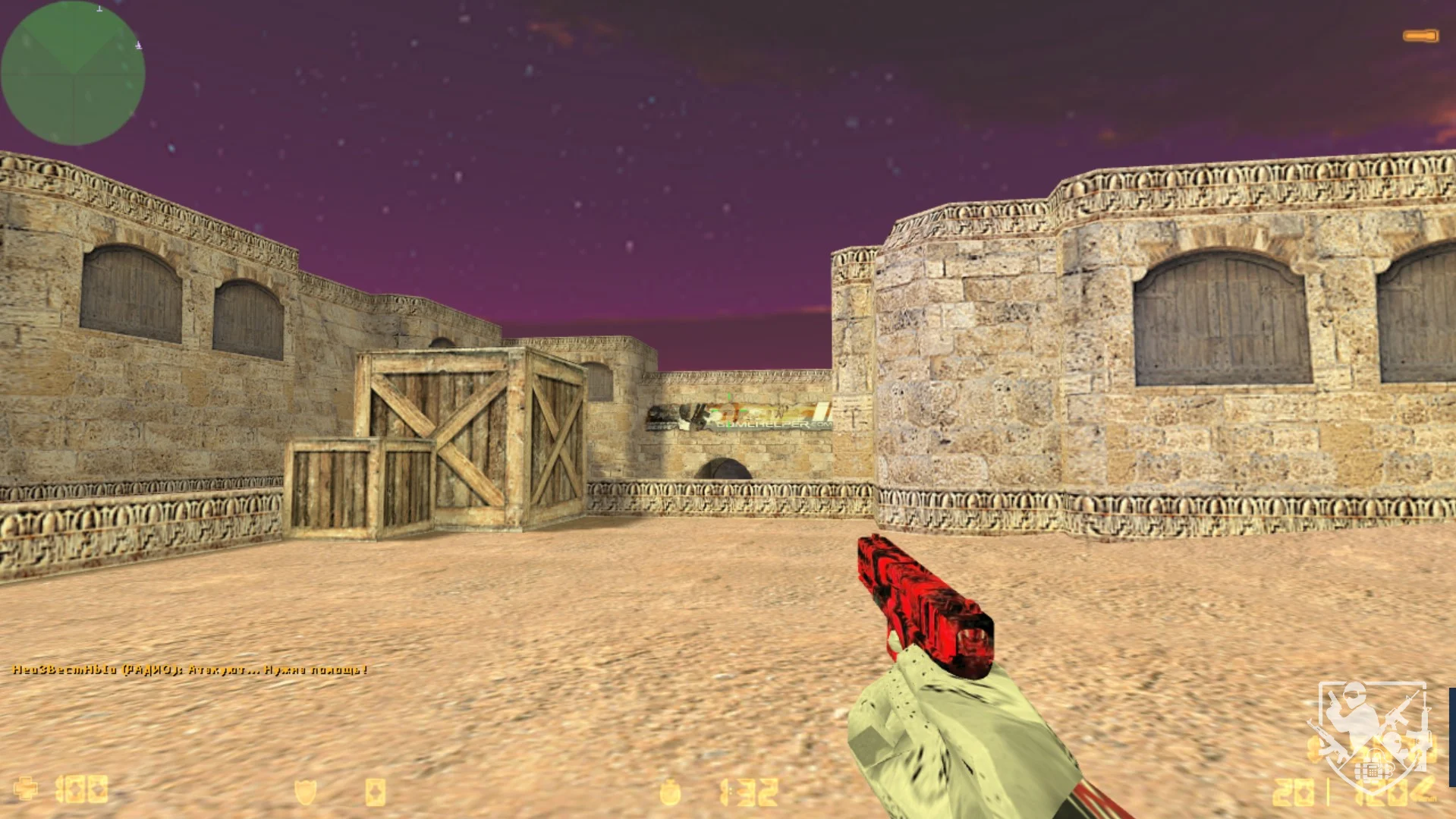Image resolution: width=1456 pixels, height=819 pixels.
Task: Select the round timer clock icon
Action: tap(670, 792)
